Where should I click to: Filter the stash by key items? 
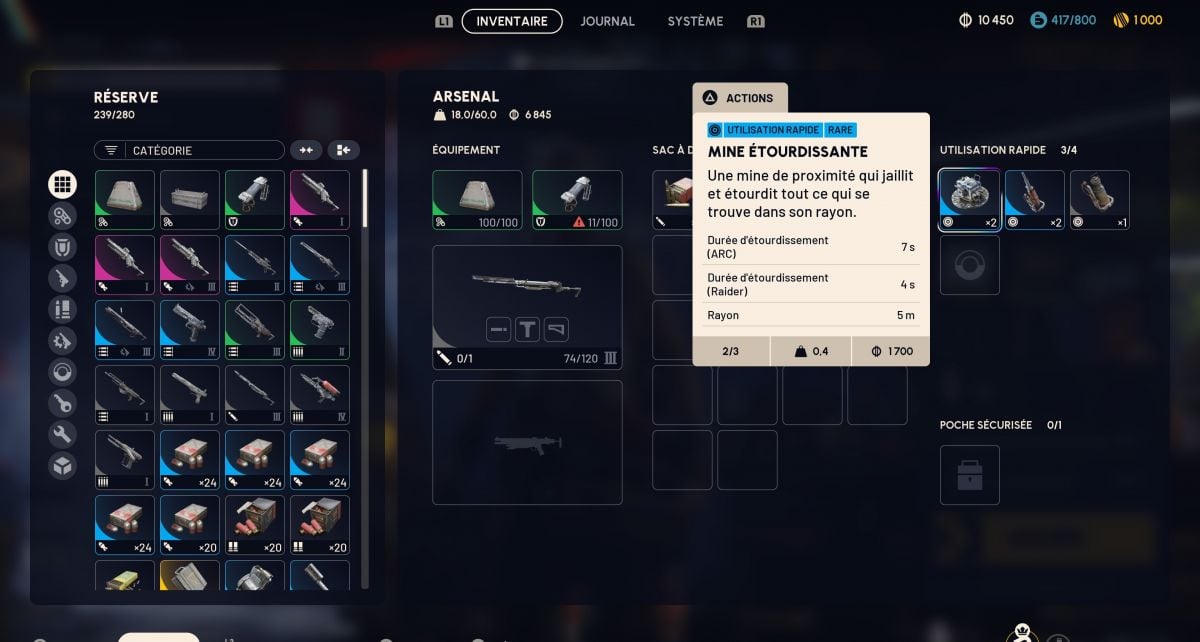62,403
